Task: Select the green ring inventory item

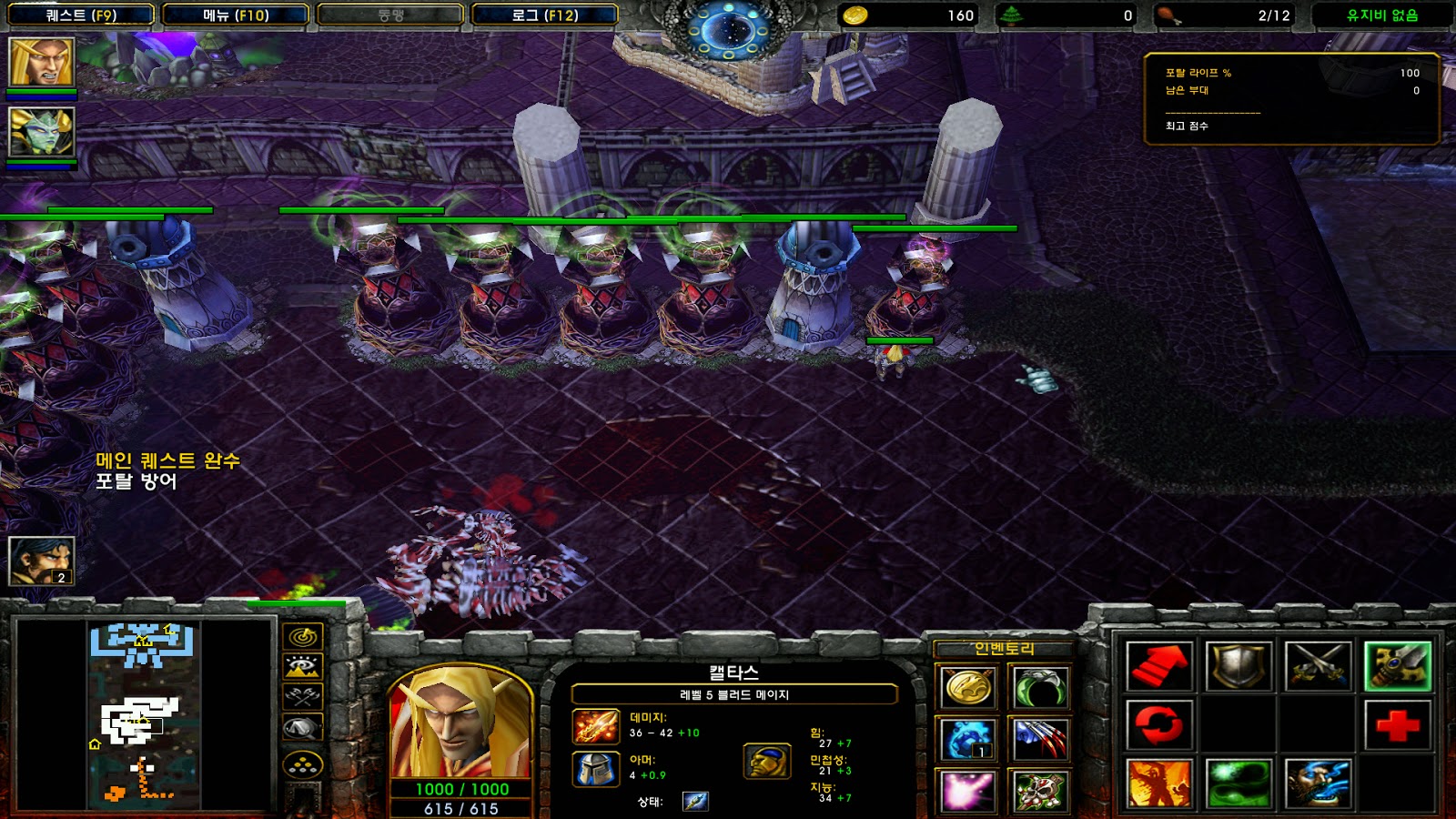Action: pyautogui.click(x=1038, y=688)
